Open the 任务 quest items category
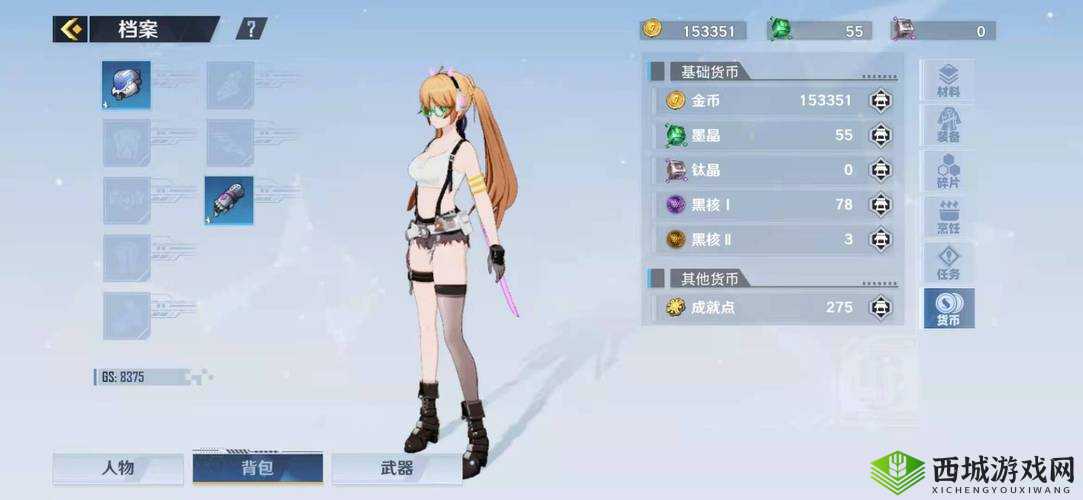This screenshot has height=500, width=1083. coord(948,264)
